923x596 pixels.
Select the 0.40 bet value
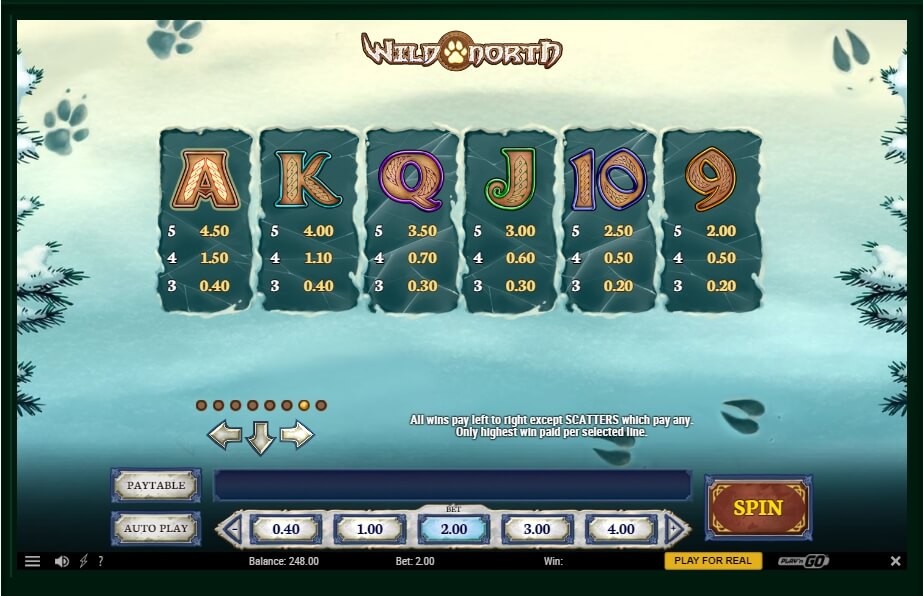[286, 529]
